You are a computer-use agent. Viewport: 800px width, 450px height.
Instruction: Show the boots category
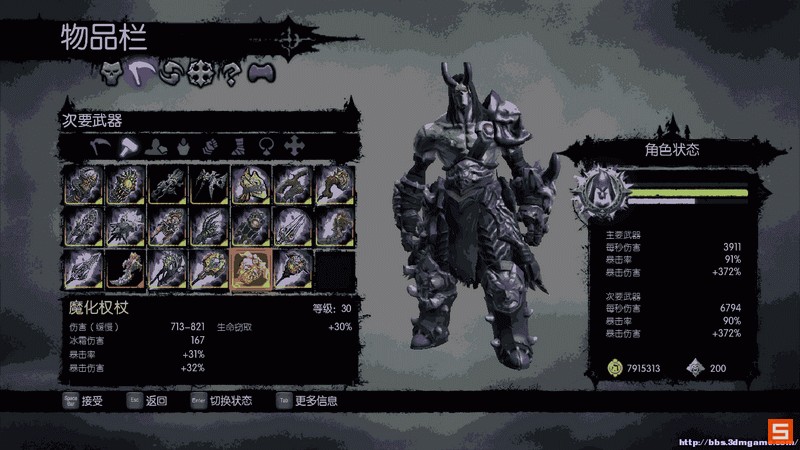click(239, 146)
